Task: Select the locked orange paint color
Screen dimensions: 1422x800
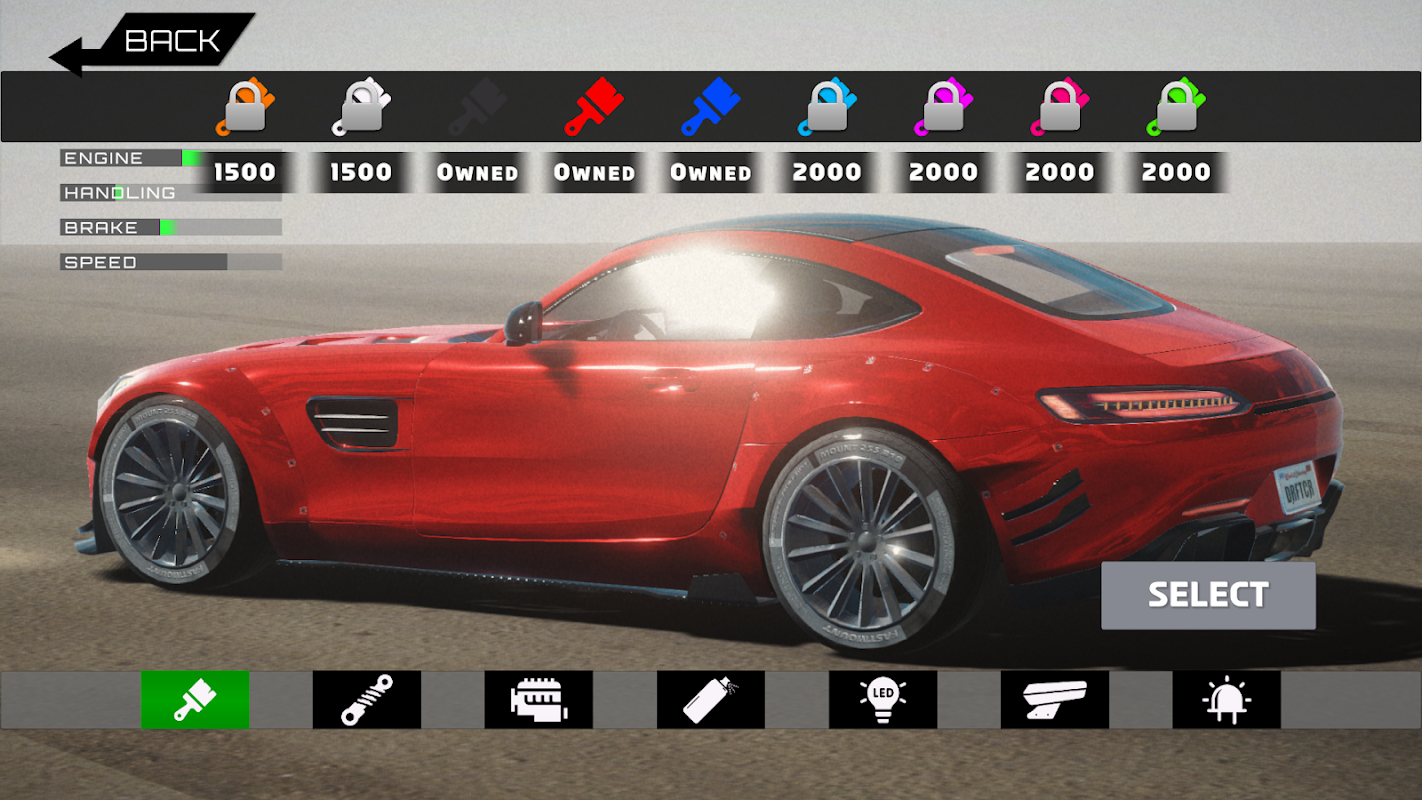Action: click(x=245, y=106)
